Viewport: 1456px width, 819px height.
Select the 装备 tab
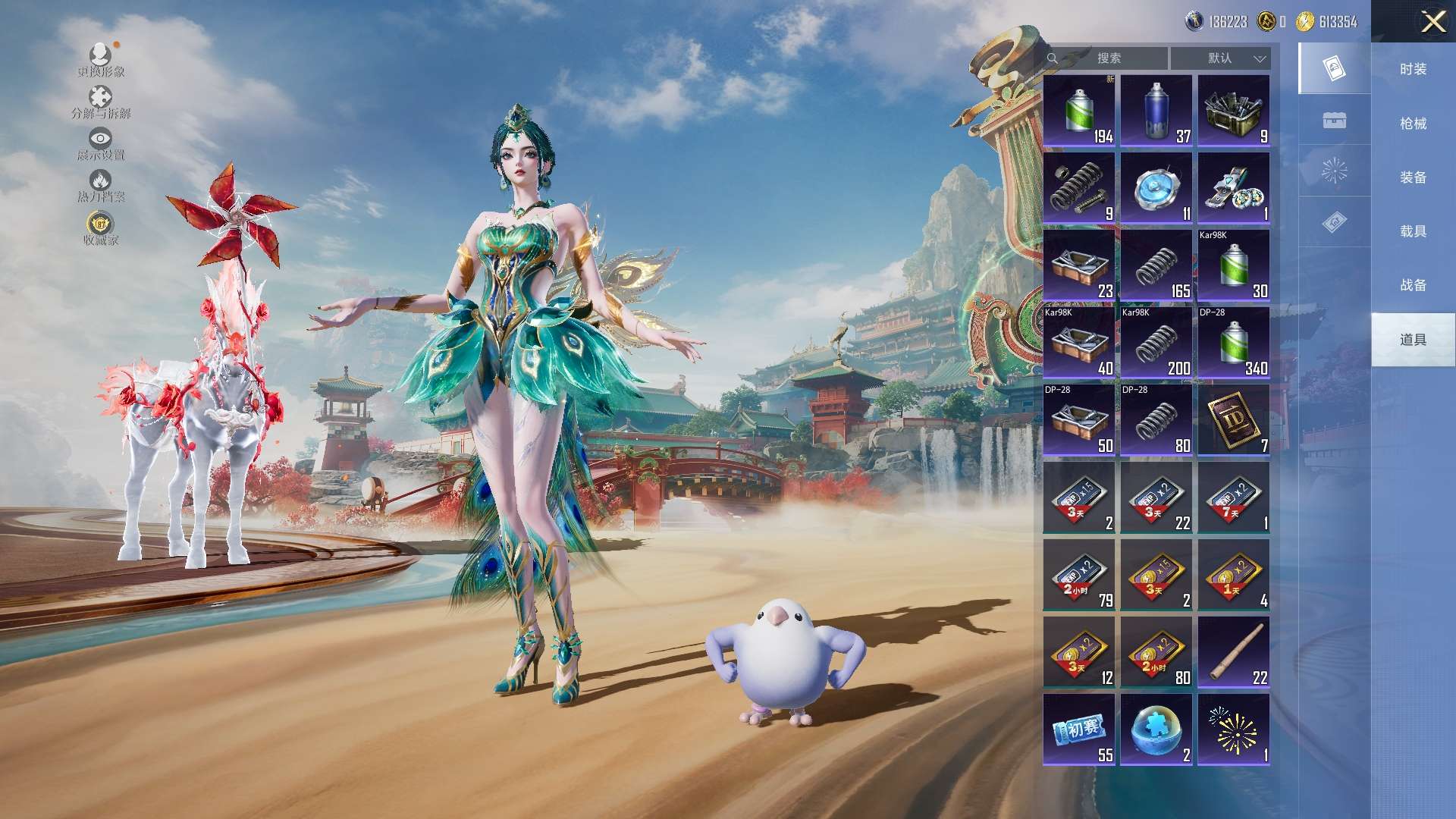[1413, 177]
